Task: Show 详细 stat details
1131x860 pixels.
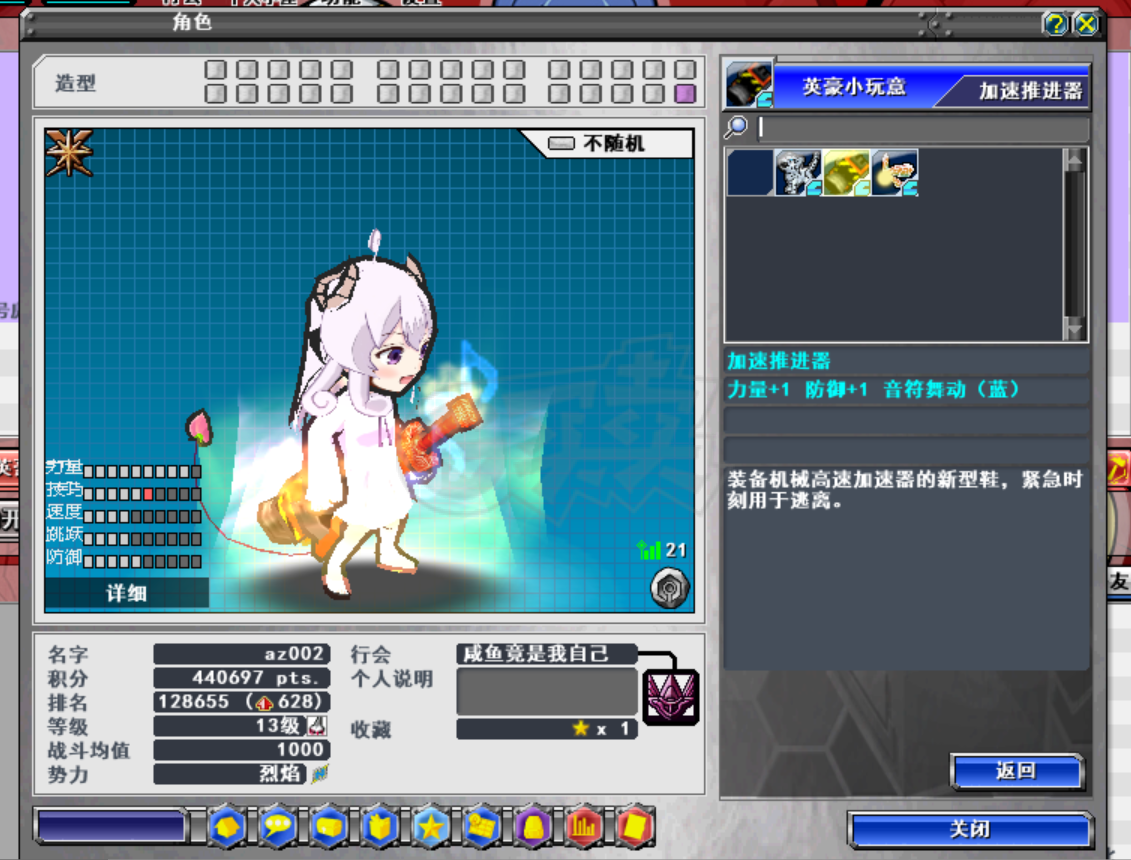Action: pyautogui.click(x=127, y=593)
